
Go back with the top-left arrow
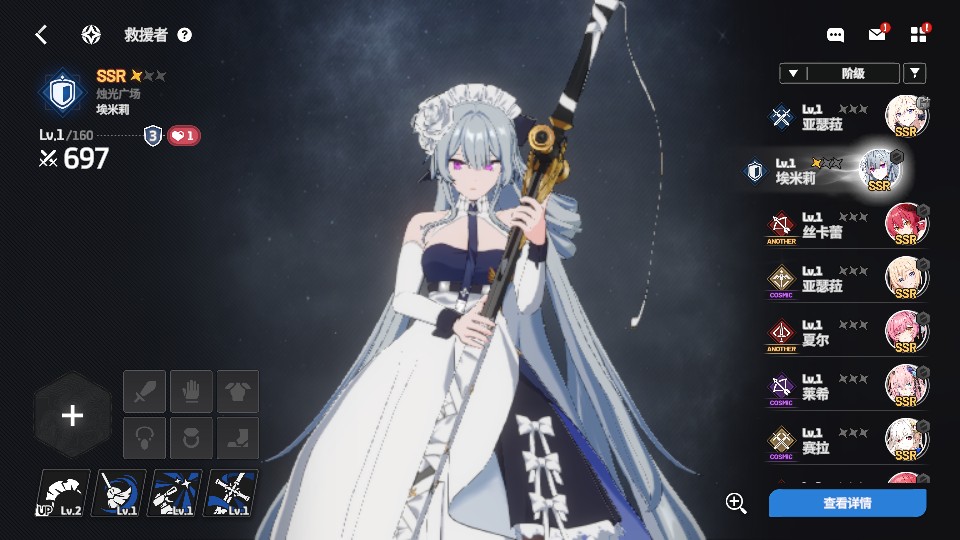point(41,35)
